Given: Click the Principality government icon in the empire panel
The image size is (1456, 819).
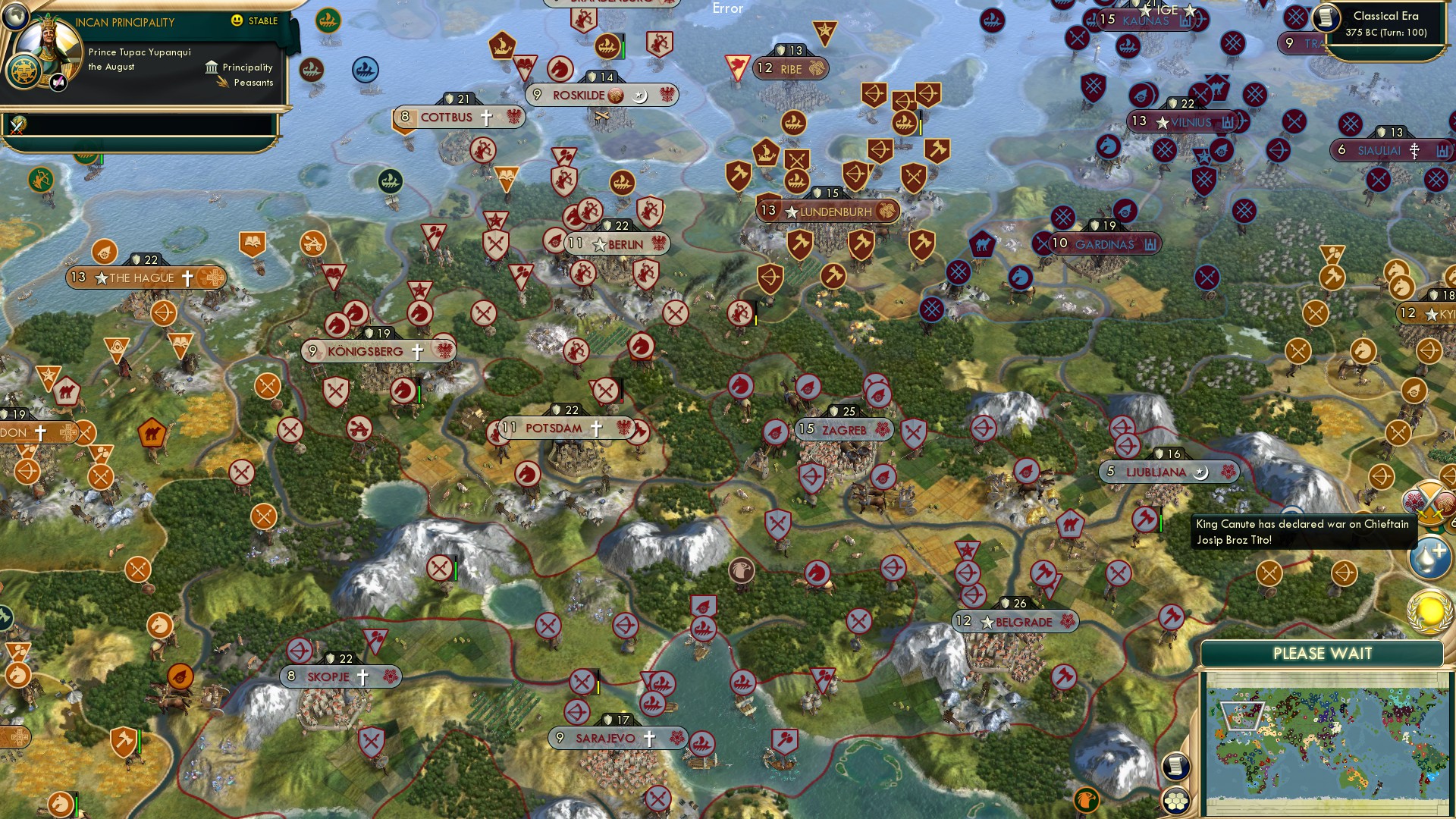Looking at the screenshot, I should pyautogui.click(x=212, y=67).
